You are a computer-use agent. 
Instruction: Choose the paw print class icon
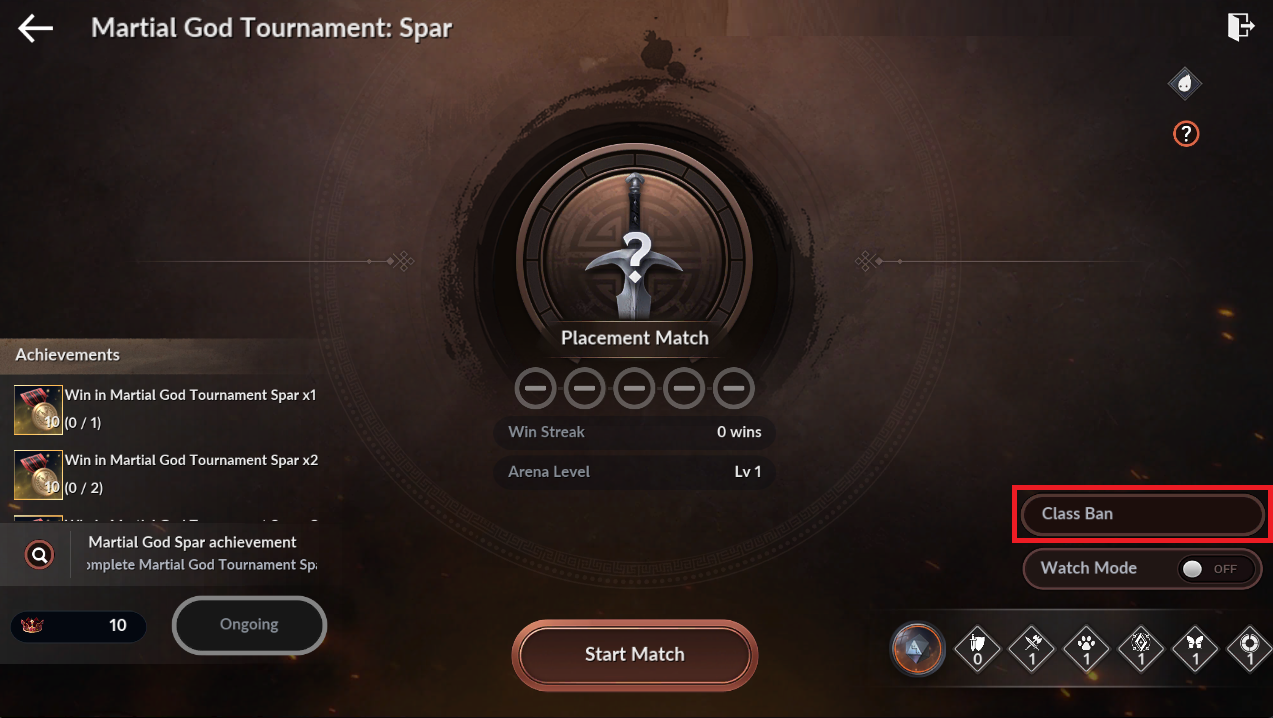(x=1087, y=649)
